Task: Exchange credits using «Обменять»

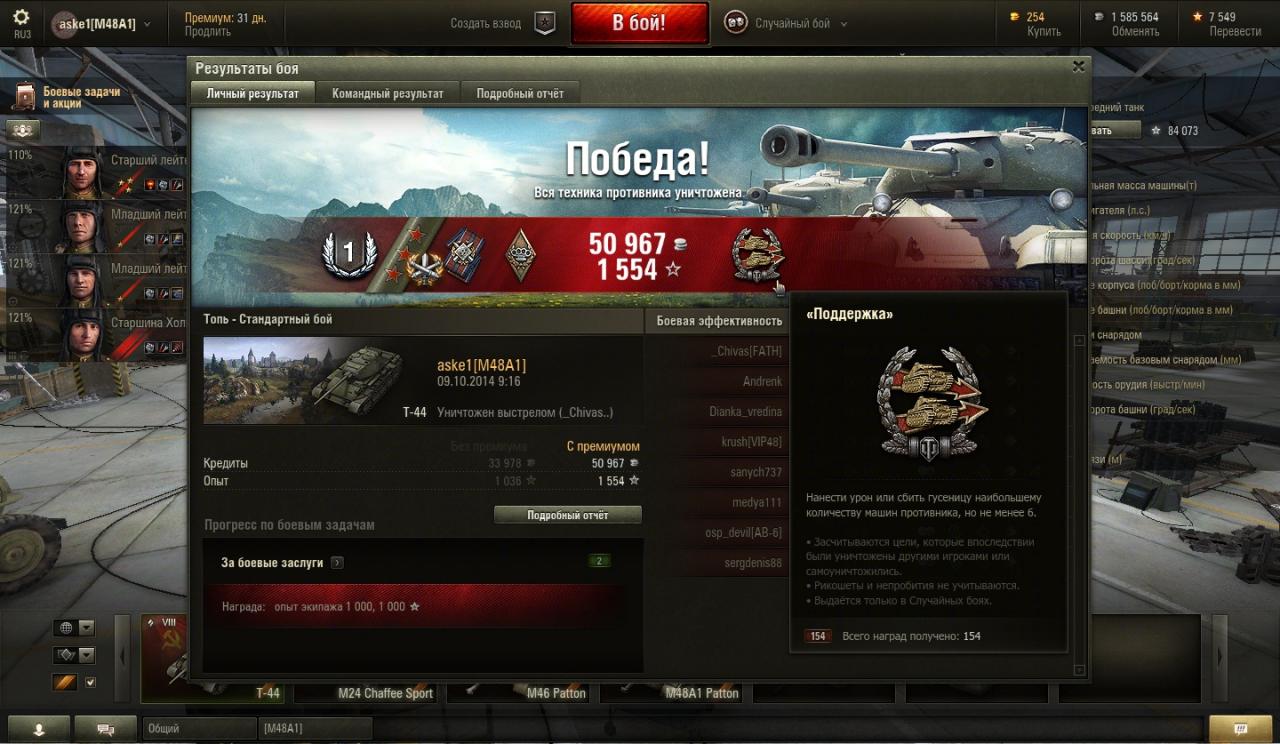Action: click(x=1135, y=31)
